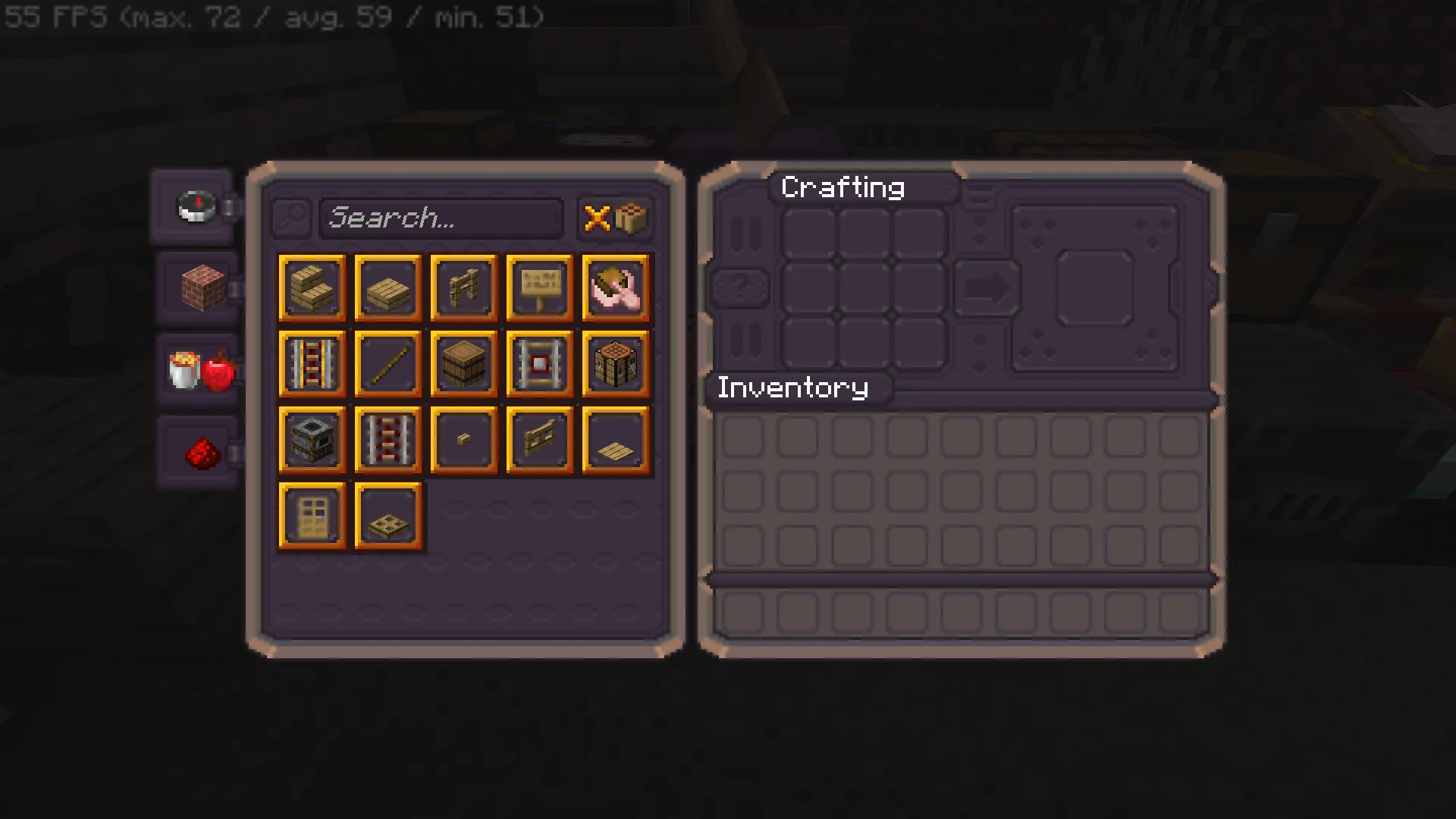The image size is (1456, 819).
Task: Toggle the transfer control beside the crafting grid
Action: pos(986,287)
